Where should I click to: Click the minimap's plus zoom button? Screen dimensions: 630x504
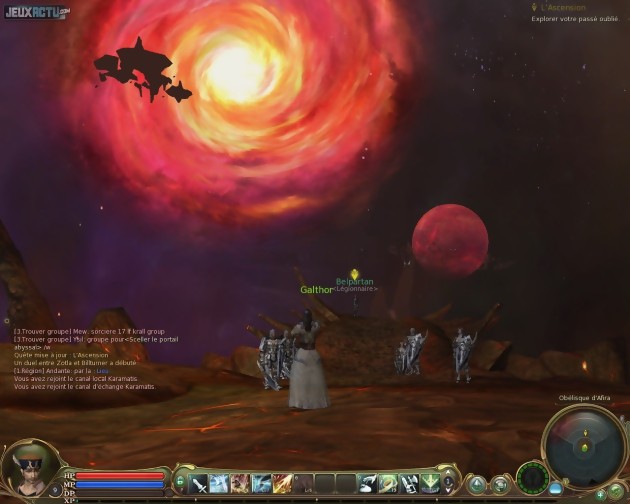click(601, 494)
